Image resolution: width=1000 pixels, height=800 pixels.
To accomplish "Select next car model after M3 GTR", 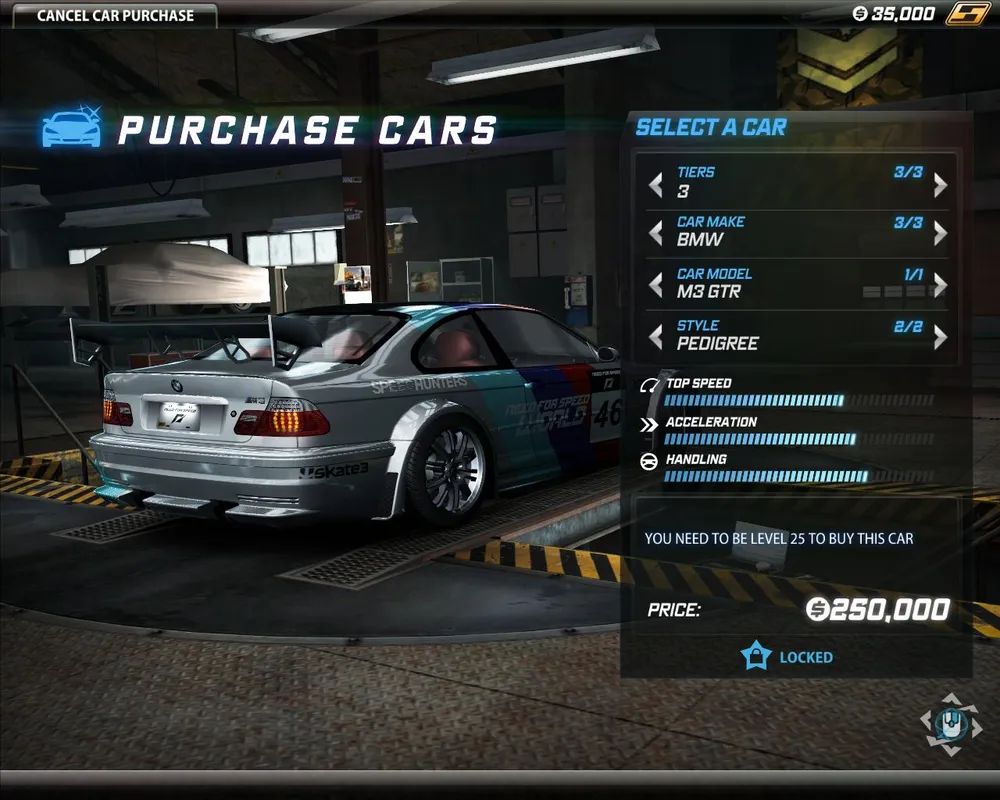I will pyautogui.click(x=940, y=286).
